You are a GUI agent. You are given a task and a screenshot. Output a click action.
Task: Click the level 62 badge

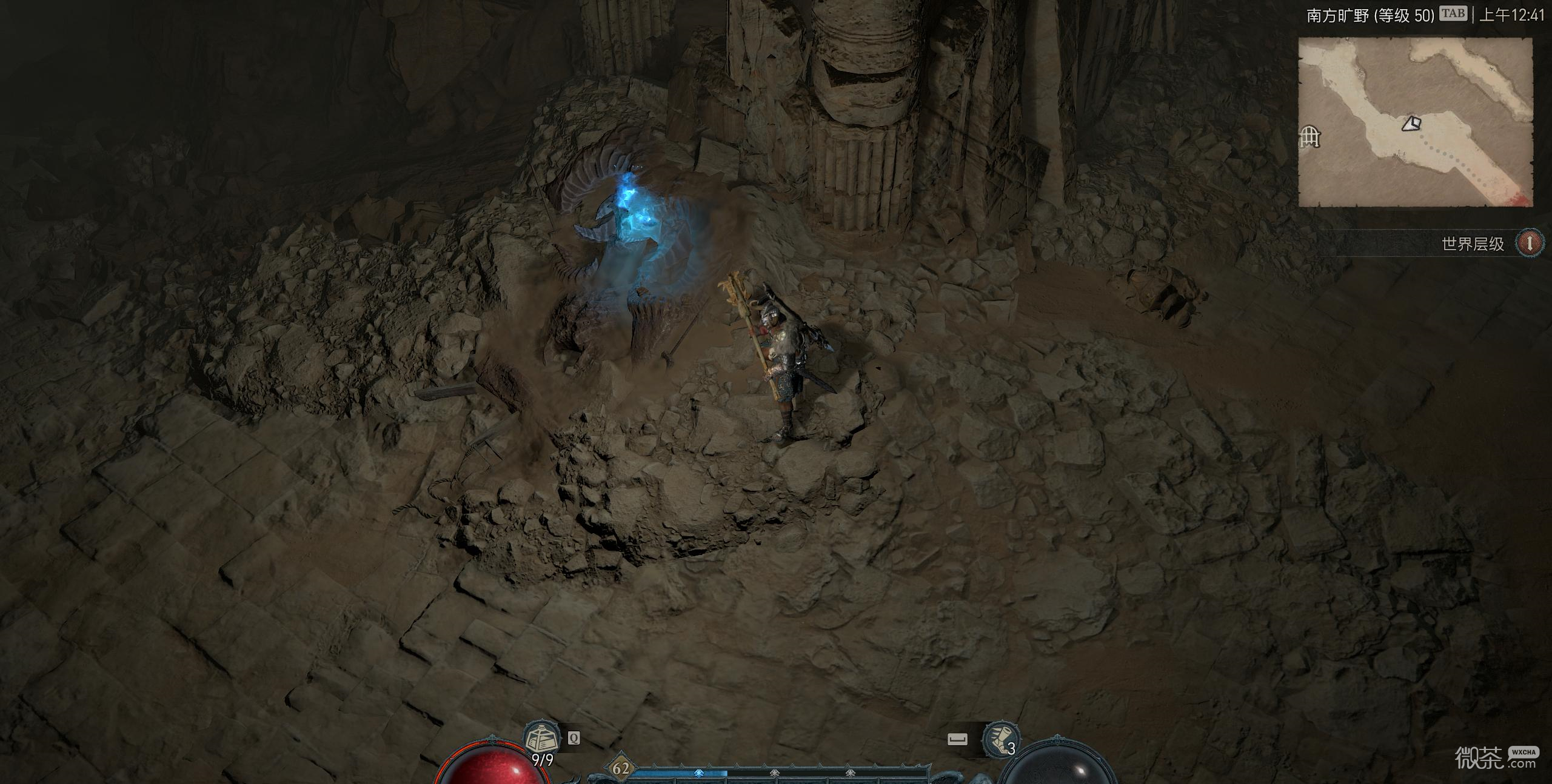pyautogui.click(x=621, y=769)
